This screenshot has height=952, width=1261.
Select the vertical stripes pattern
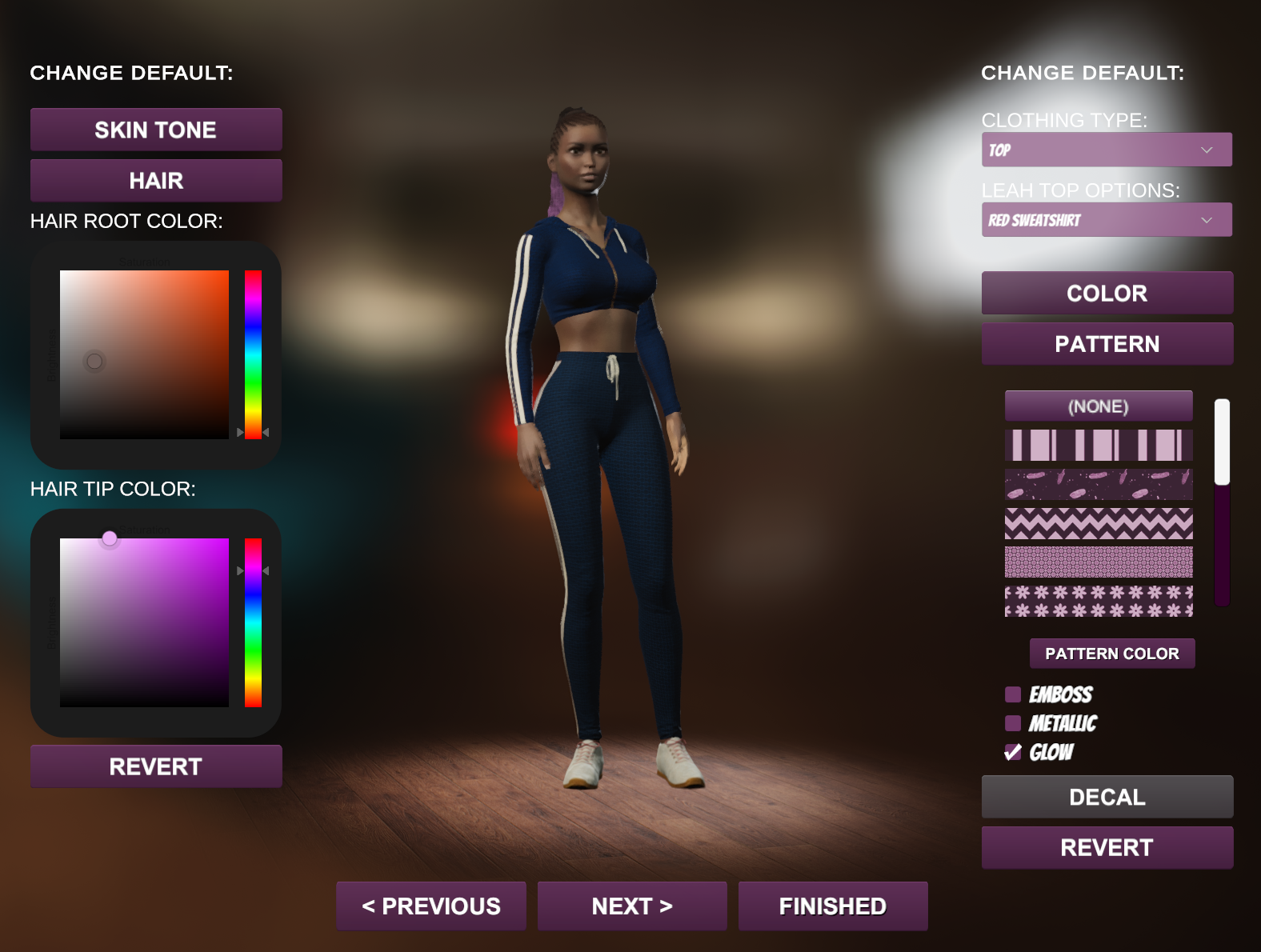pyautogui.click(x=1098, y=445)
